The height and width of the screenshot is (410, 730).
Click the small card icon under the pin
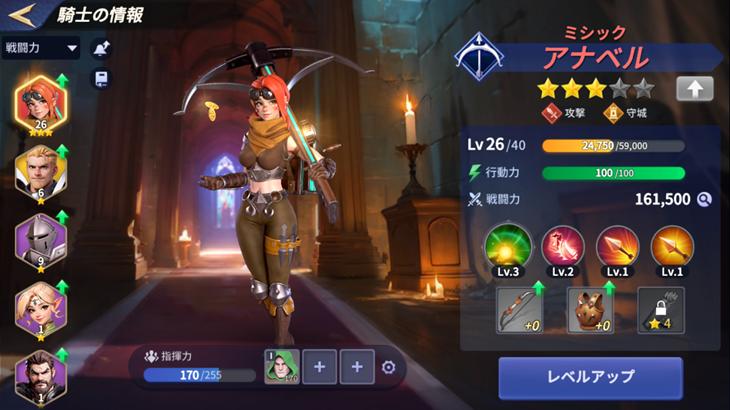(101, 79)
